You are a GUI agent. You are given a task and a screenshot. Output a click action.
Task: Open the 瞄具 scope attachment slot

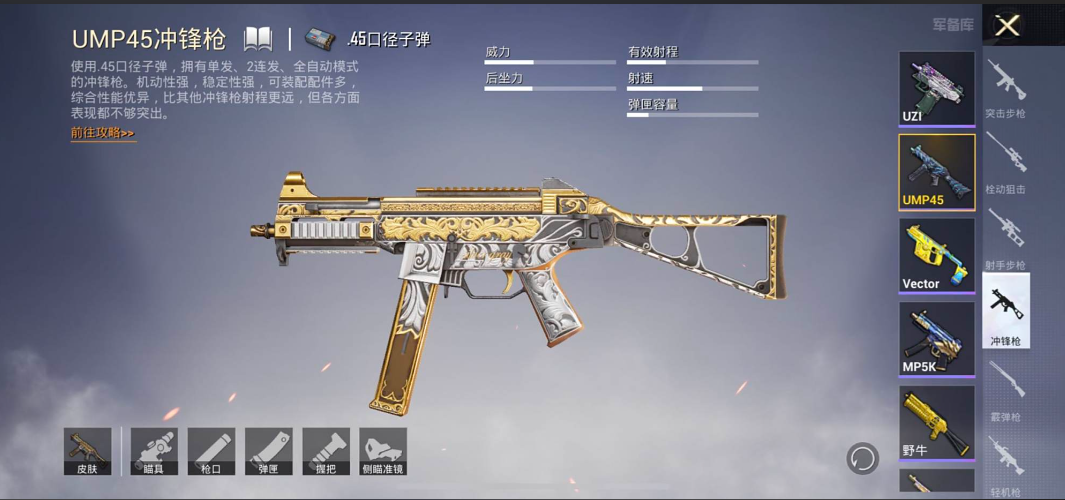(154, 452)
